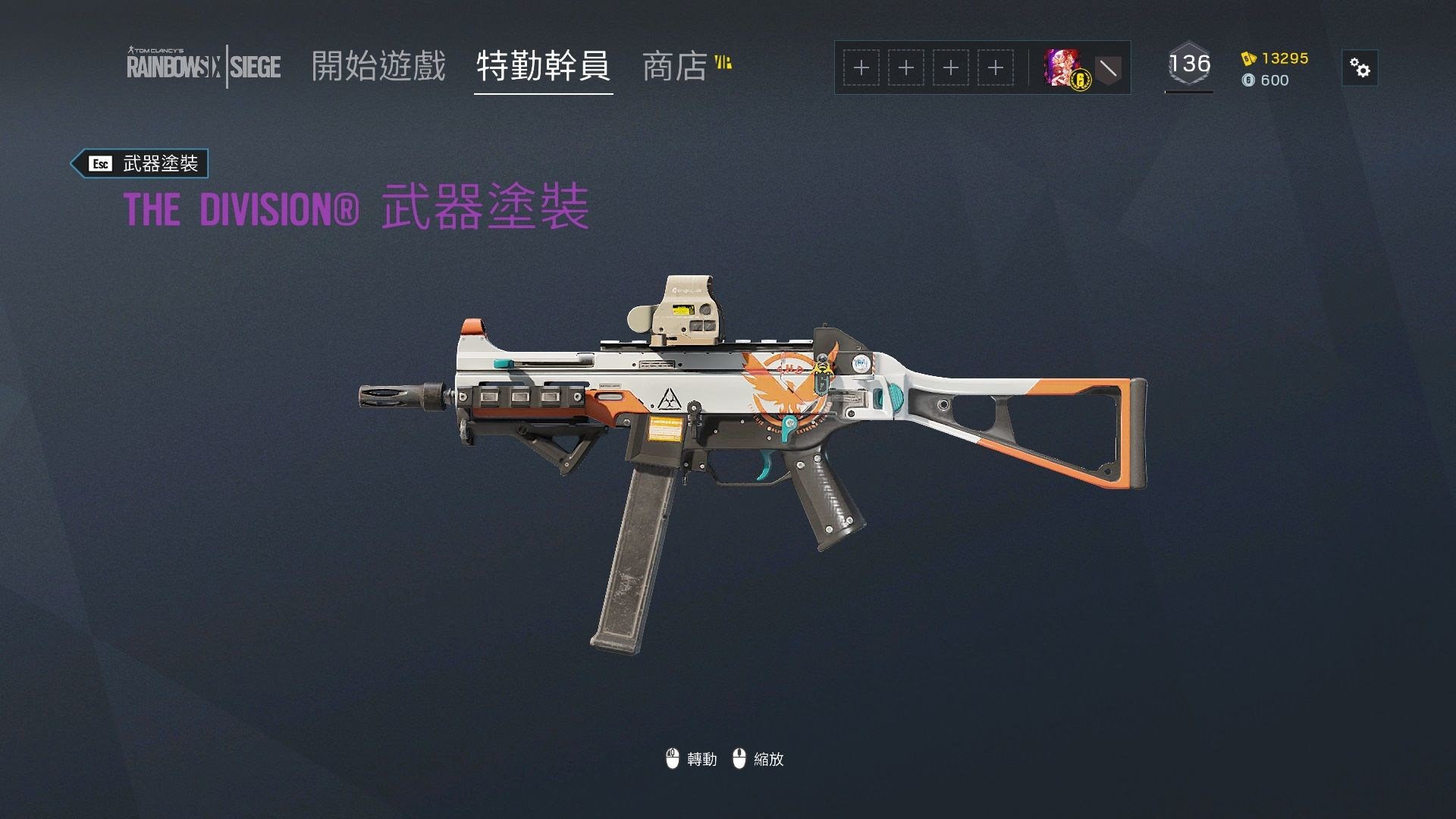Click the zoom mouse hint icon
The width and height of the screenshot is (1456, 819).
tap(739, 758)
